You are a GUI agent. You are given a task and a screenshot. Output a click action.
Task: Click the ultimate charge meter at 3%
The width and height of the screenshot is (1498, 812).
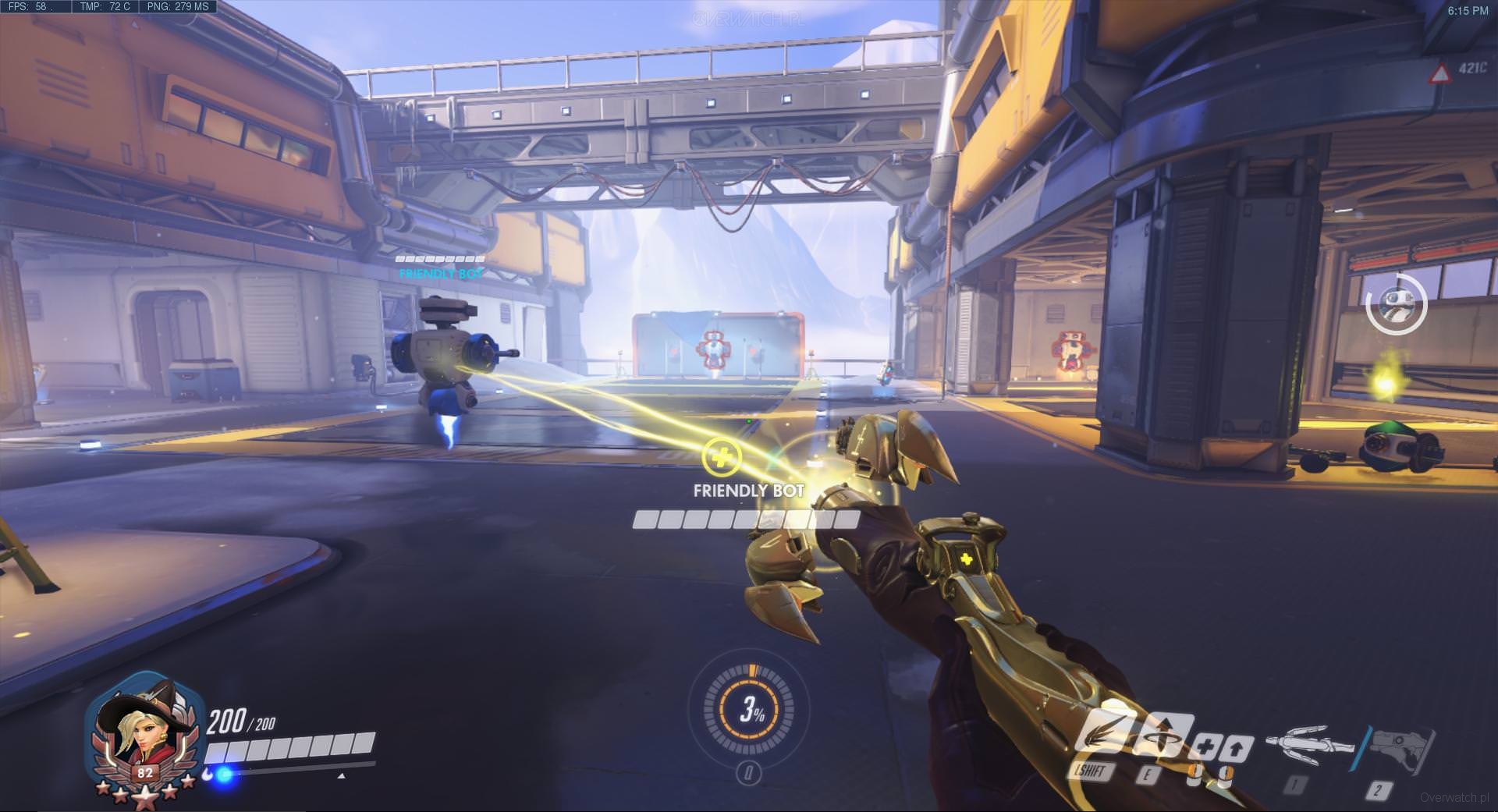click(x=750, y=709)
